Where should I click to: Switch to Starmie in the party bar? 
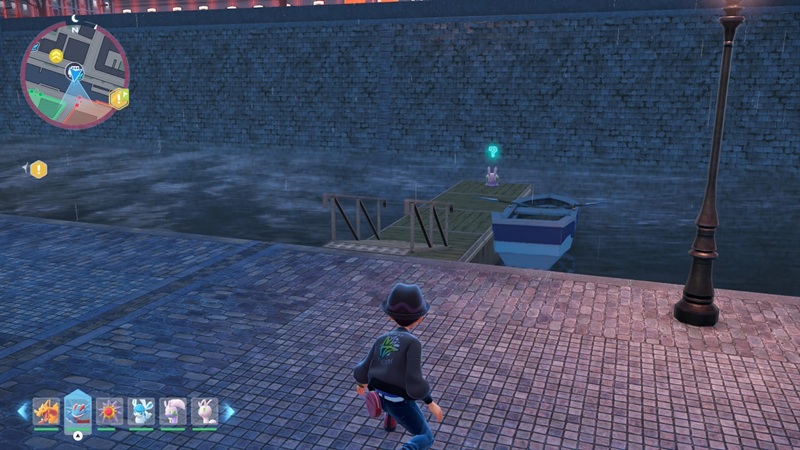(x=110, y=411)
